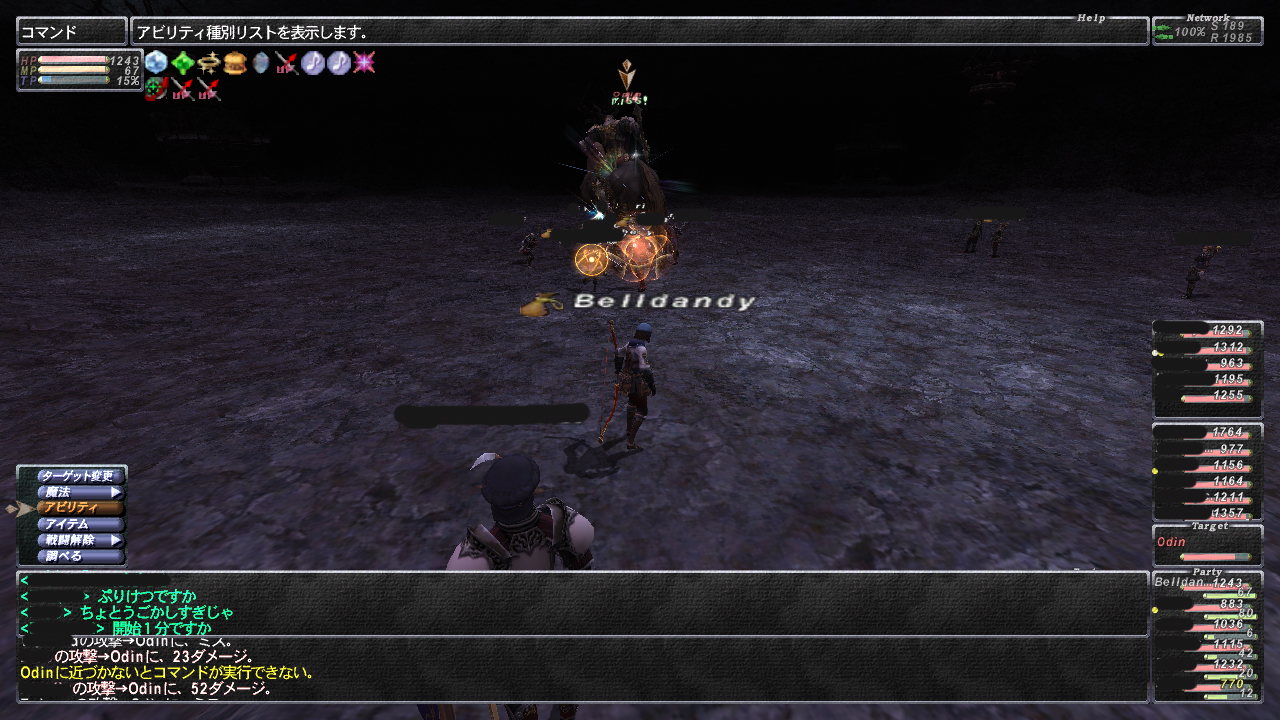
Task: Click the コマンド title box
Action: pyautogui.click(x=72, y=32)
